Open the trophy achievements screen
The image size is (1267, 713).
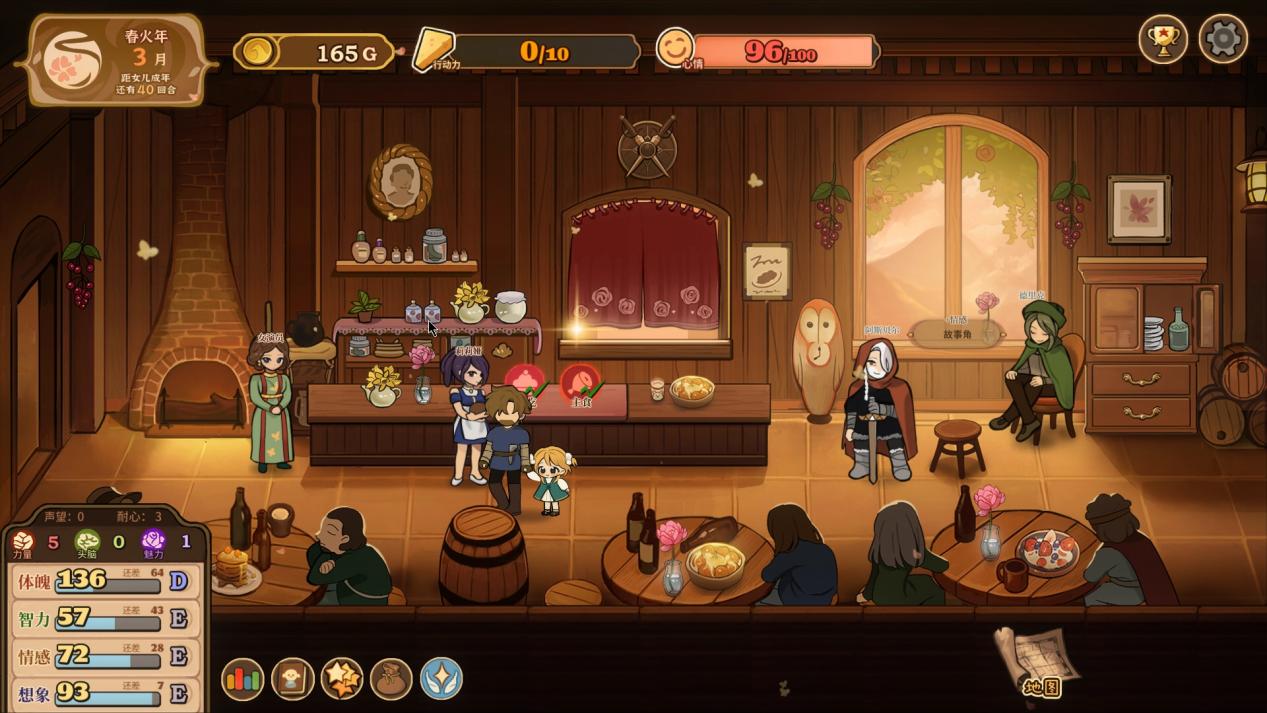1163,40
